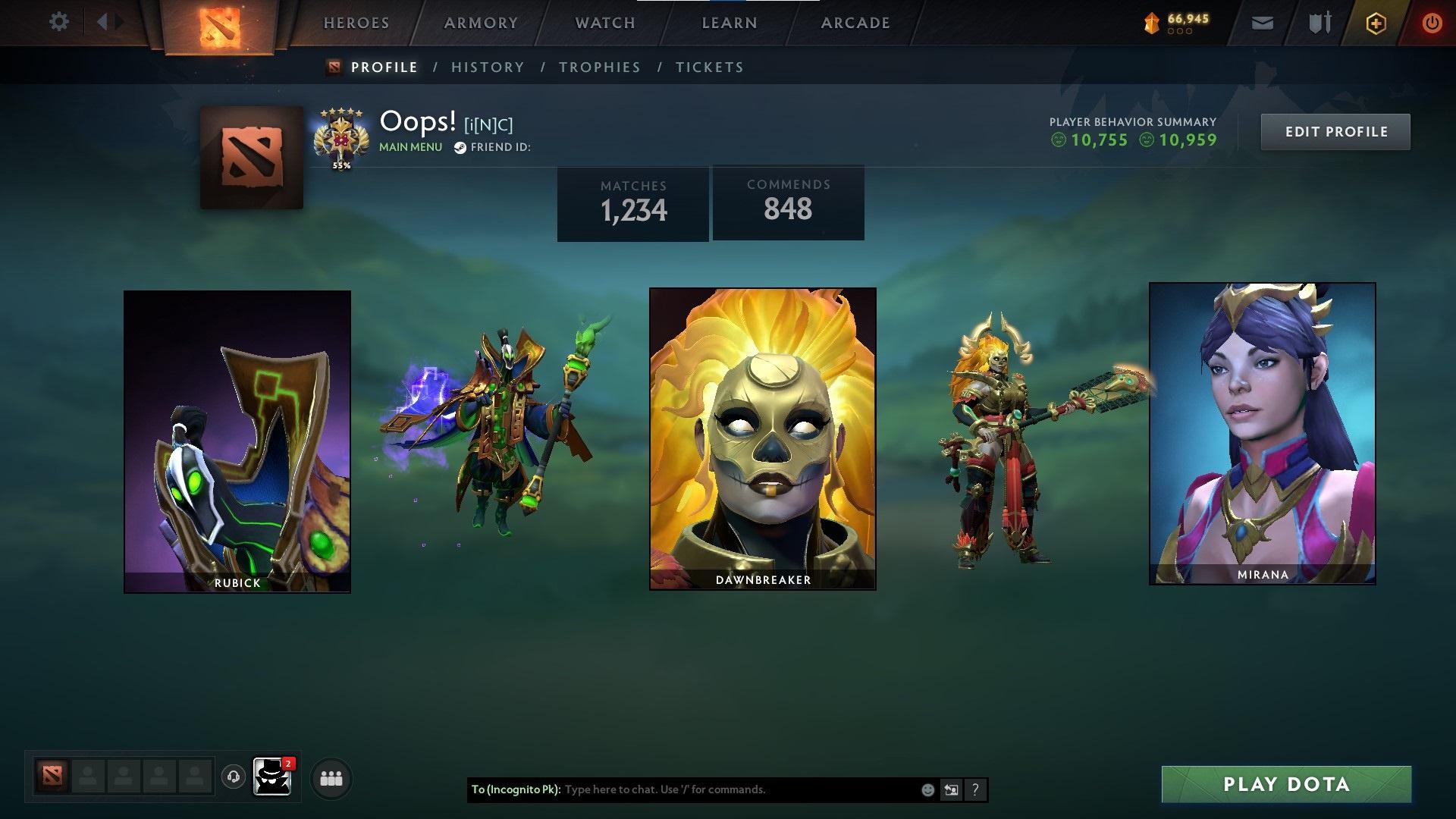Click the Incognito Pk avatar with notification badge
The width and height of the screenshot is (1456, 819).
(271, 777)
